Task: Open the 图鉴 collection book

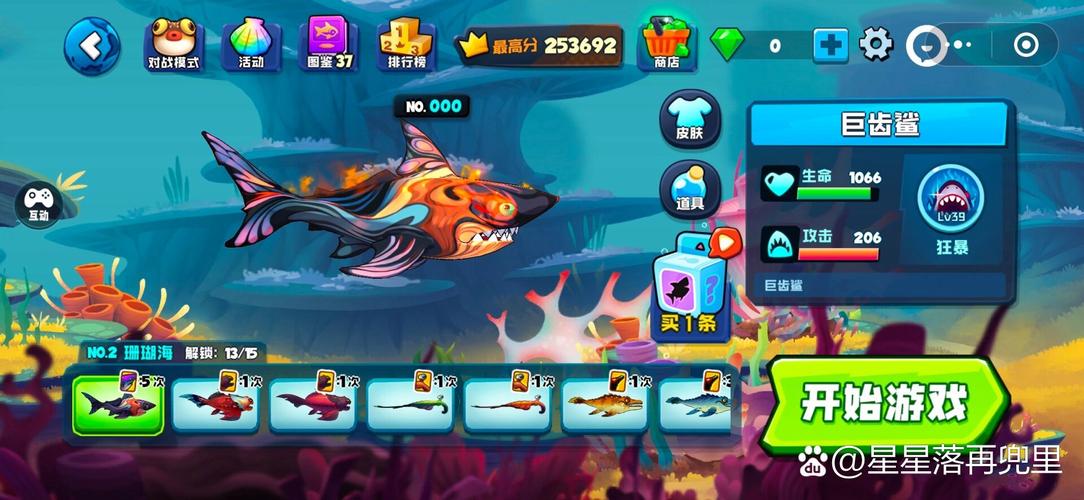Action: 330,45
